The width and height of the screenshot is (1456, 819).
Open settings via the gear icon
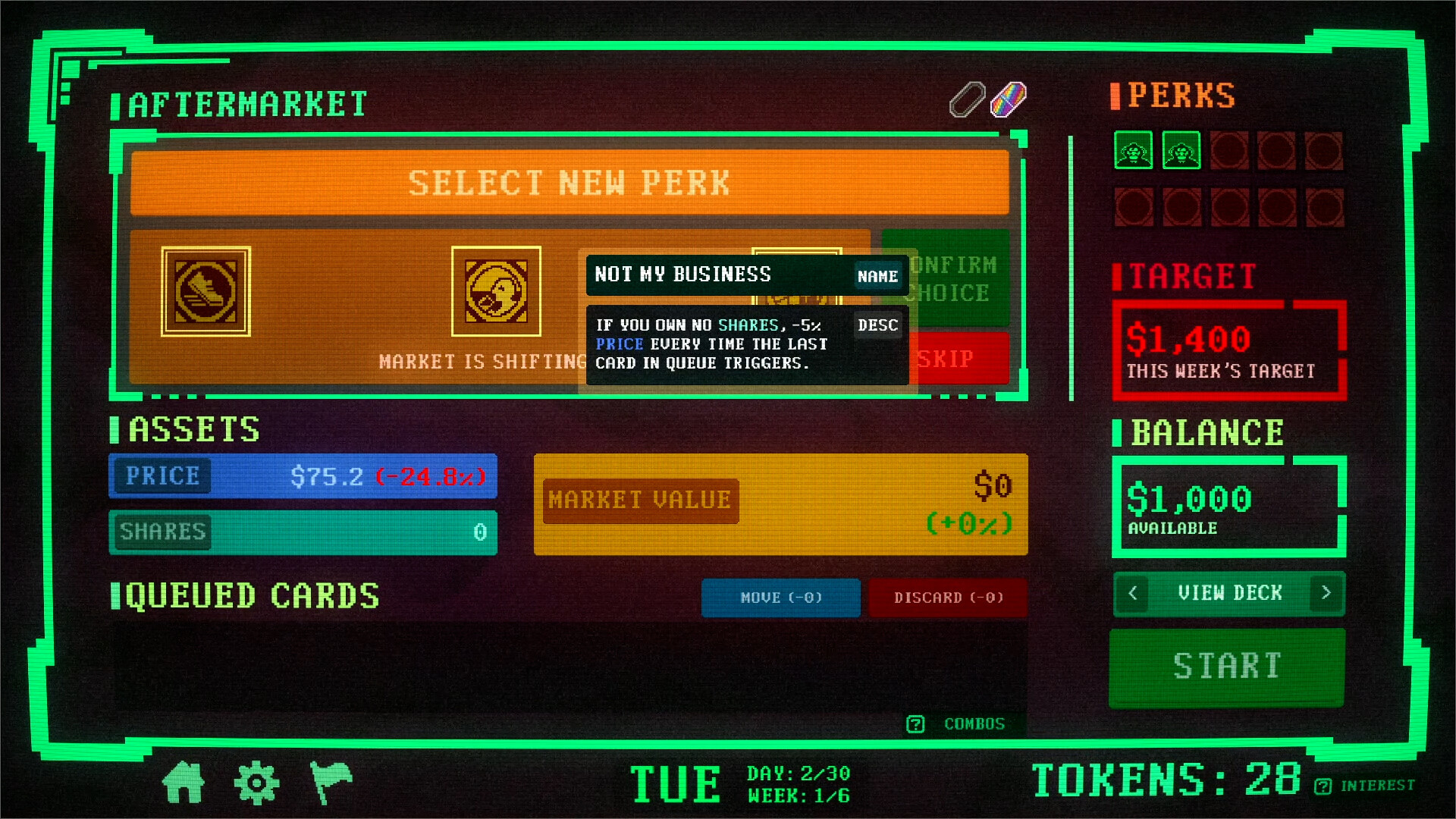point(258,782)
